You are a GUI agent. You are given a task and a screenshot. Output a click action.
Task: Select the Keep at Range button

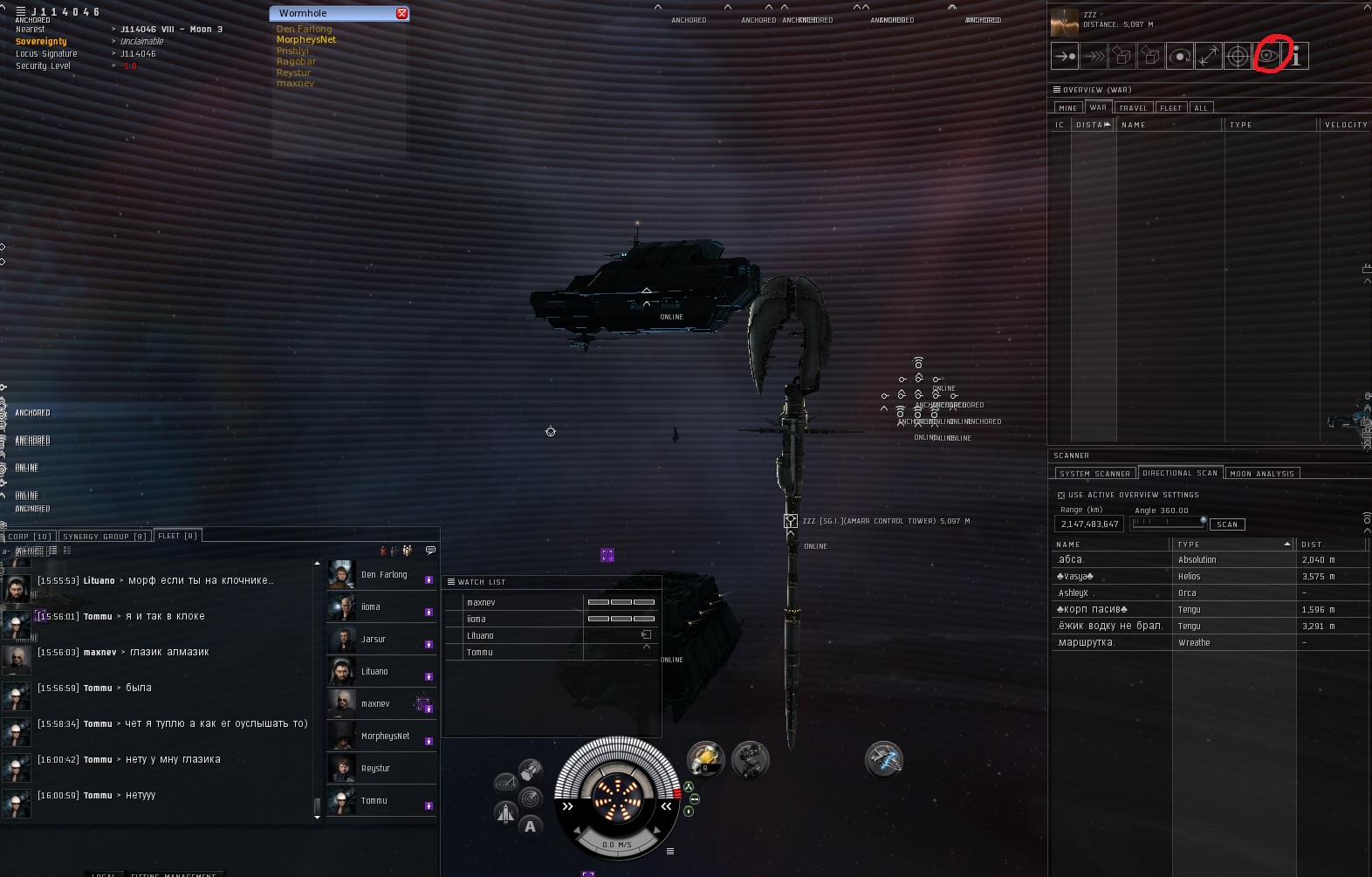click(x=1209, y=57)
